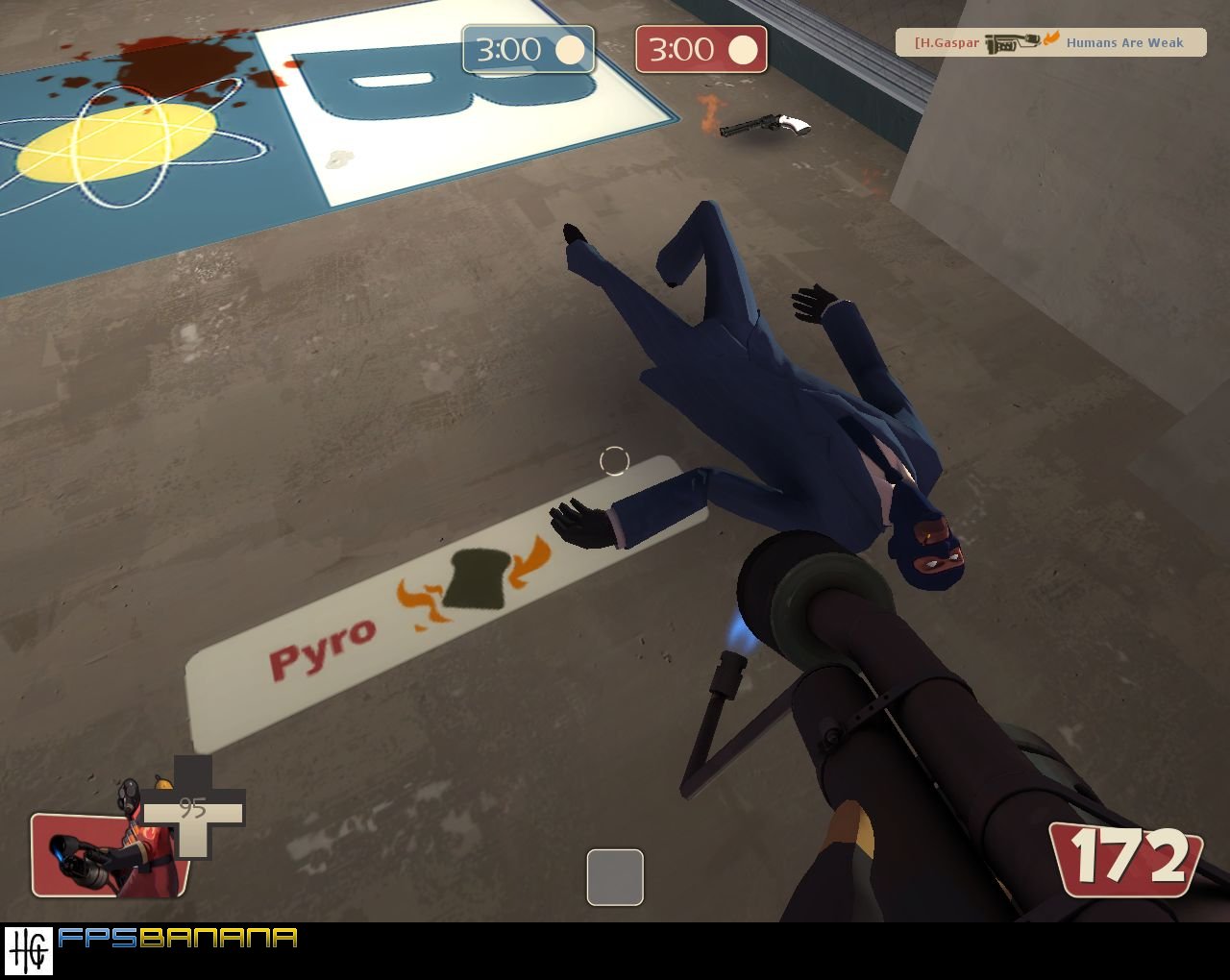
Task: Click the atom symbol on the control point
Action: point(115,144)
